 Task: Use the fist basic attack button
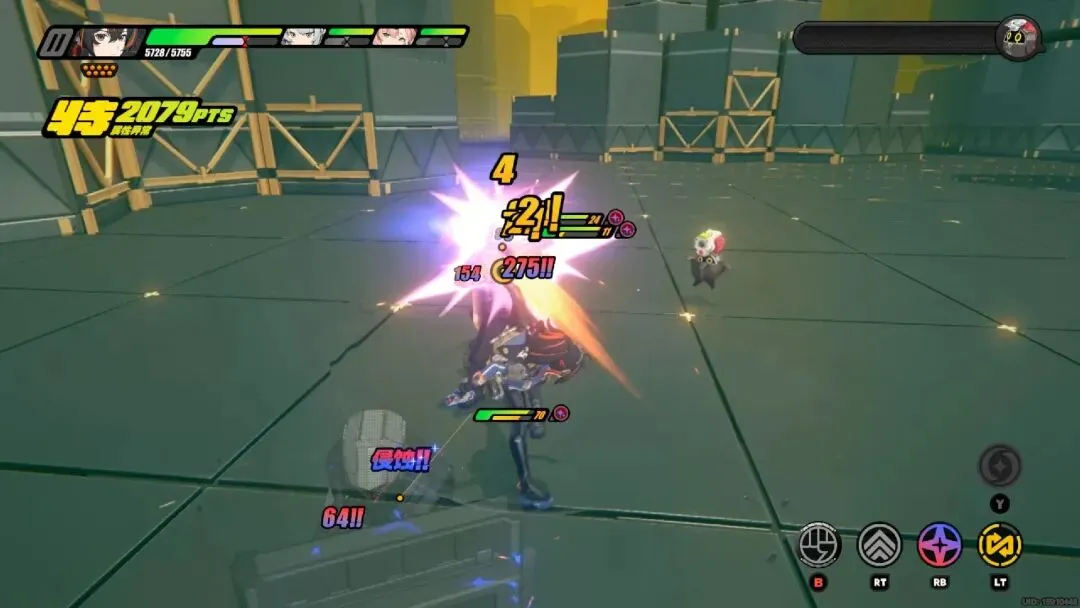[818, 544]
